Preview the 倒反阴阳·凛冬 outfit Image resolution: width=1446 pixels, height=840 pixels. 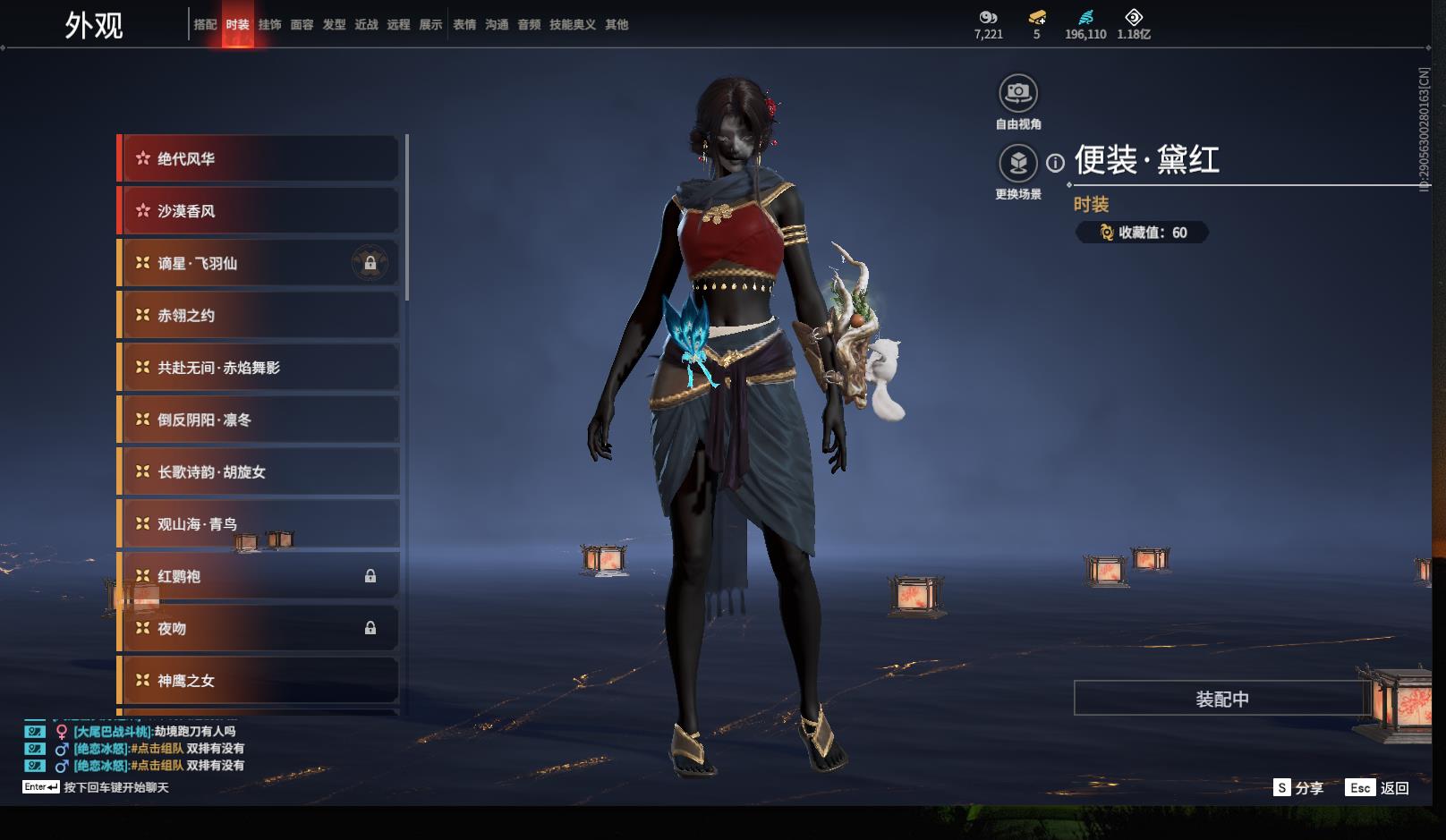tap(259, 420)
